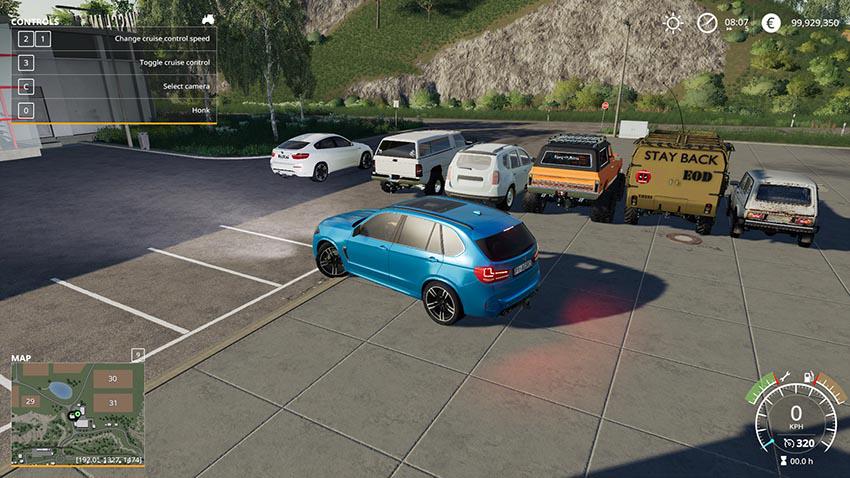Click the sun weather icon
Viewport: 850px width, 478px height.
click(x=673, y=22)
